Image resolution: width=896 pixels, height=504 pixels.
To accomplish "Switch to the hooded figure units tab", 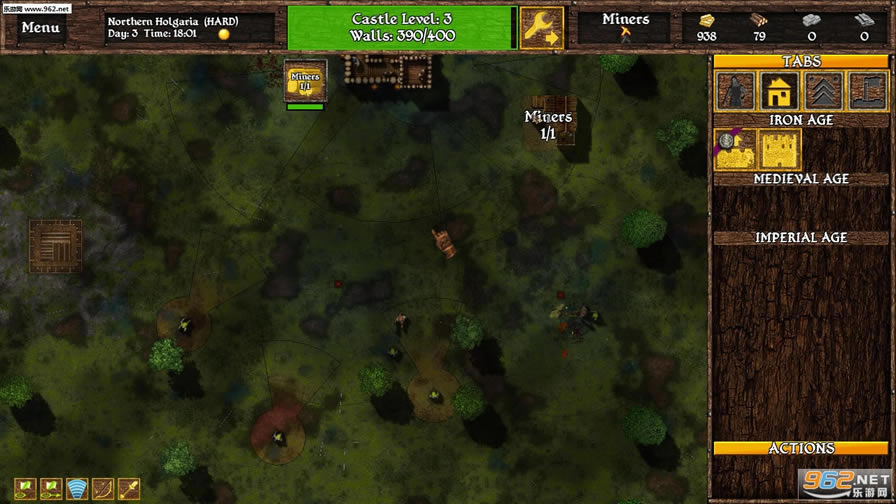I will (735, 91).
